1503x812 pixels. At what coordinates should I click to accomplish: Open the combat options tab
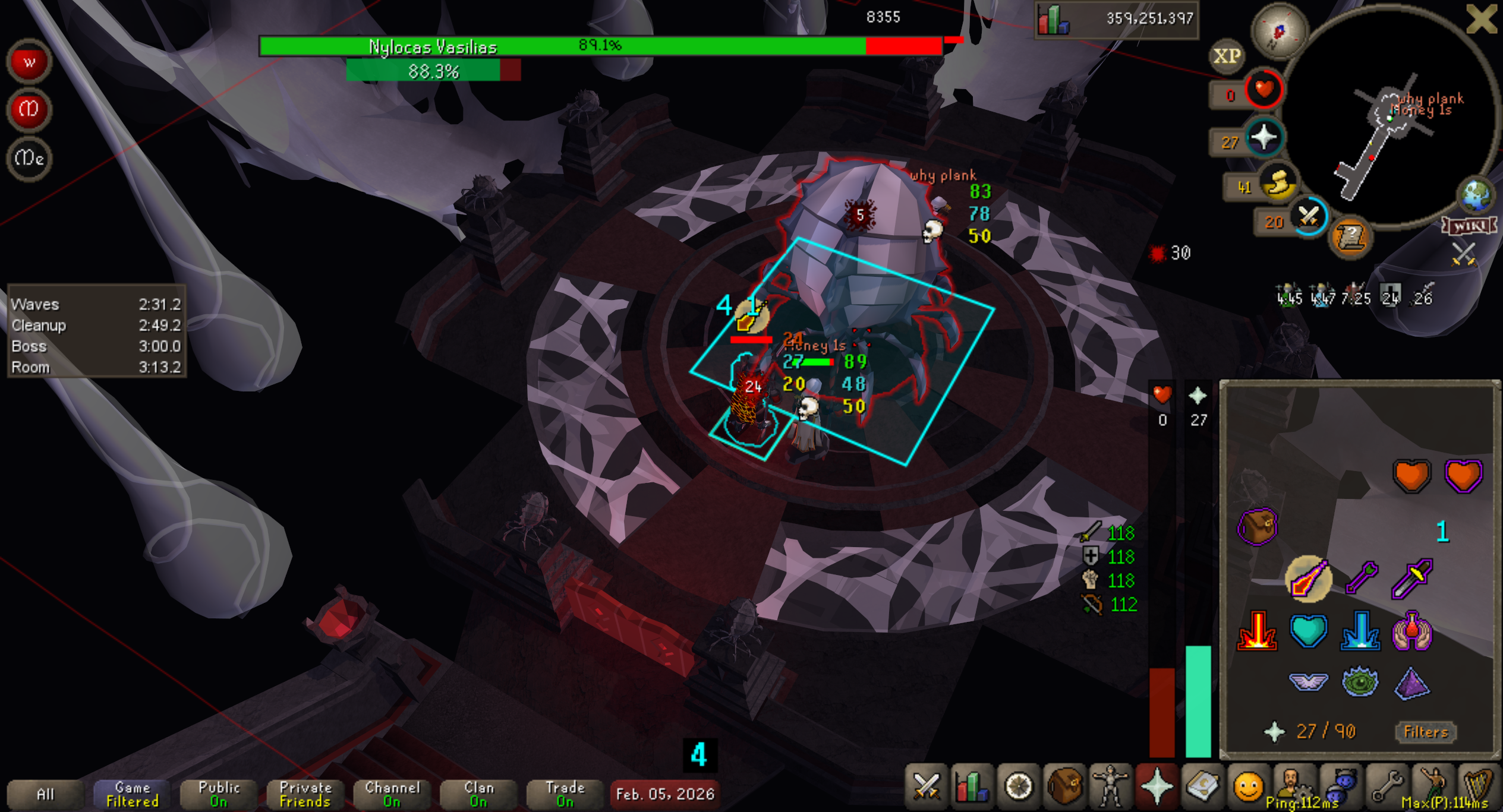pos(926,787)
